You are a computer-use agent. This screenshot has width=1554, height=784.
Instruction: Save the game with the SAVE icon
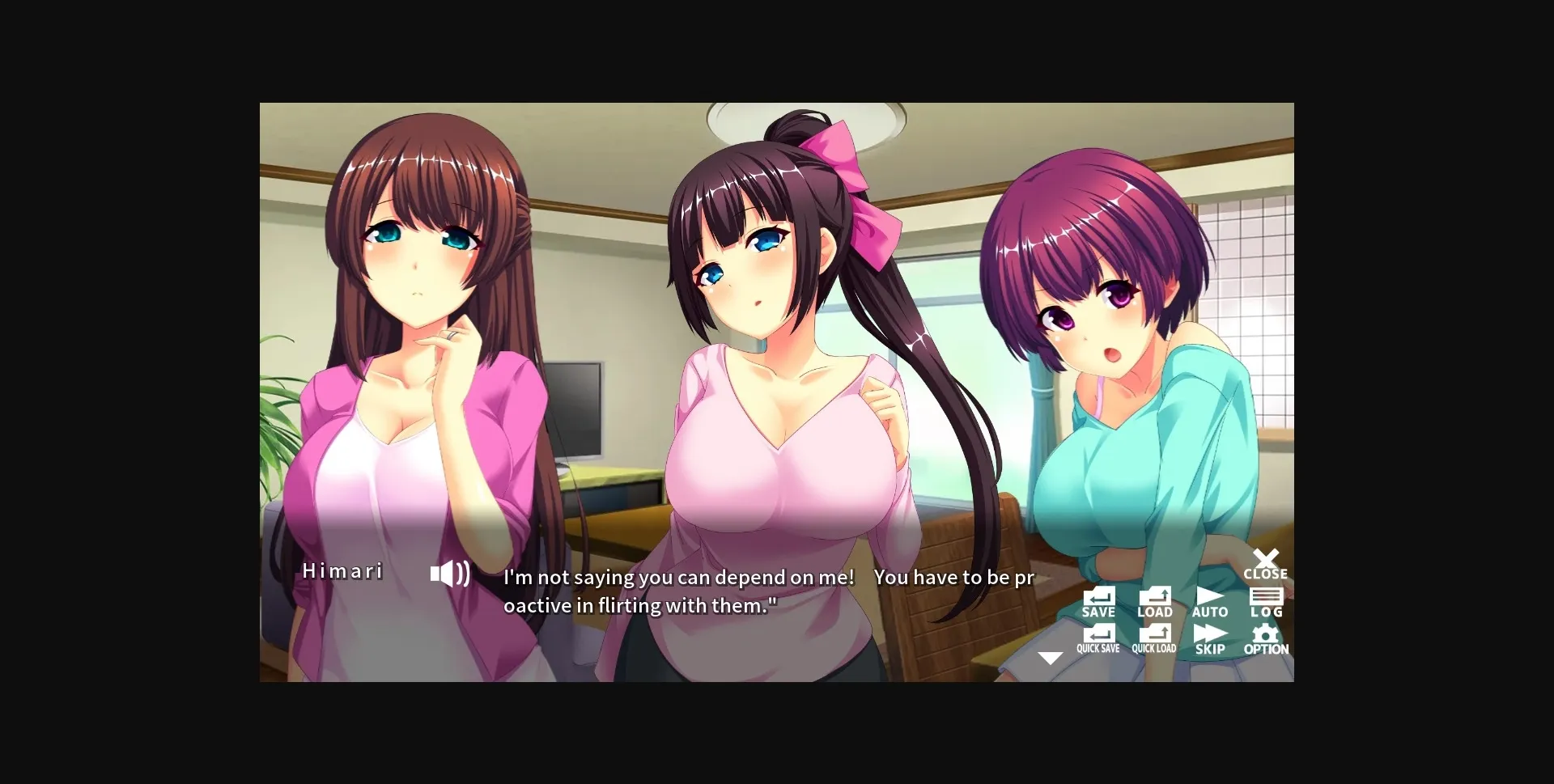pyautogui.click(x=1098, y=600)
